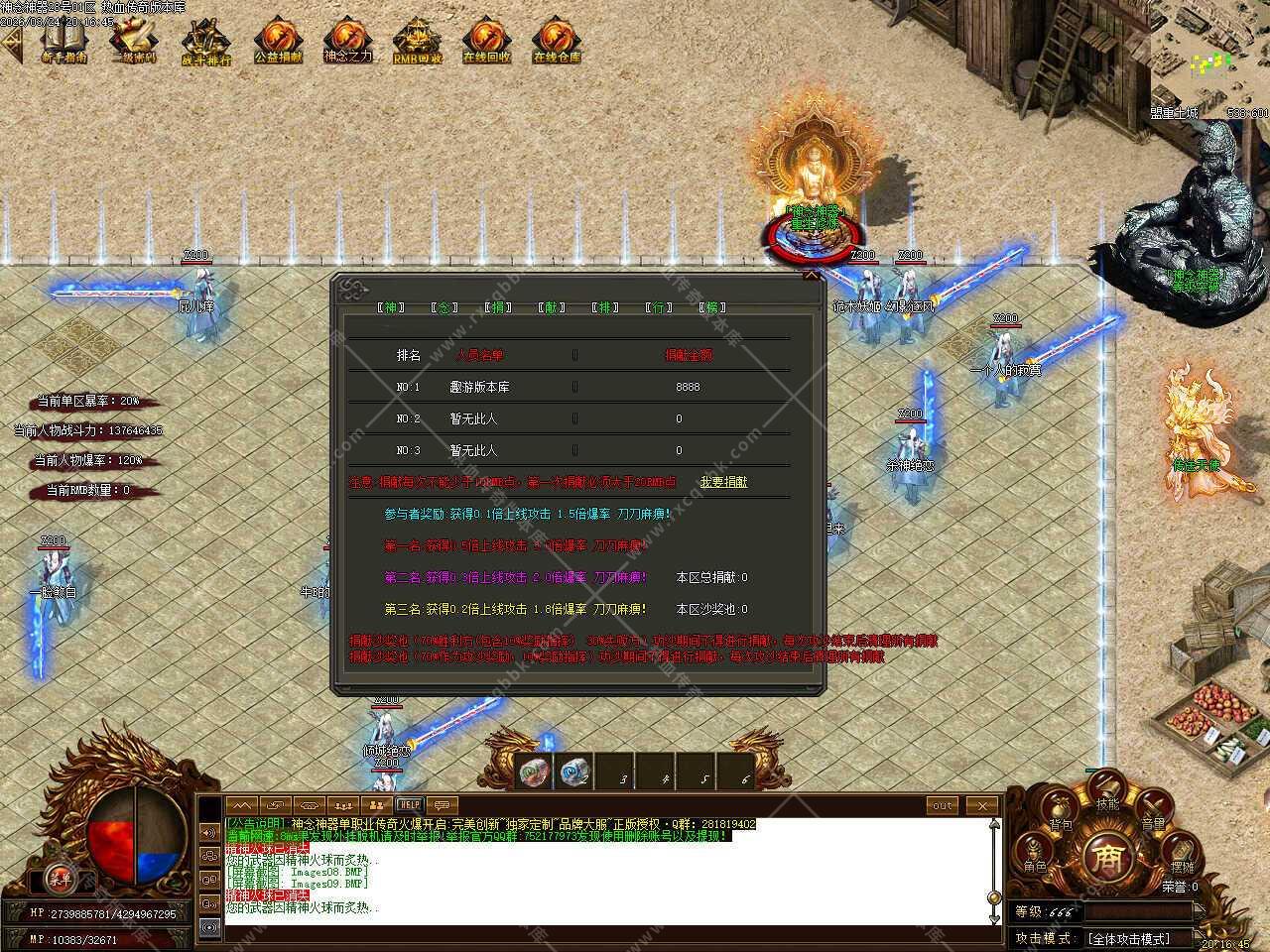Click the out button on chat bar
This screenshot has height=952, width=1270.
[942, 805]
